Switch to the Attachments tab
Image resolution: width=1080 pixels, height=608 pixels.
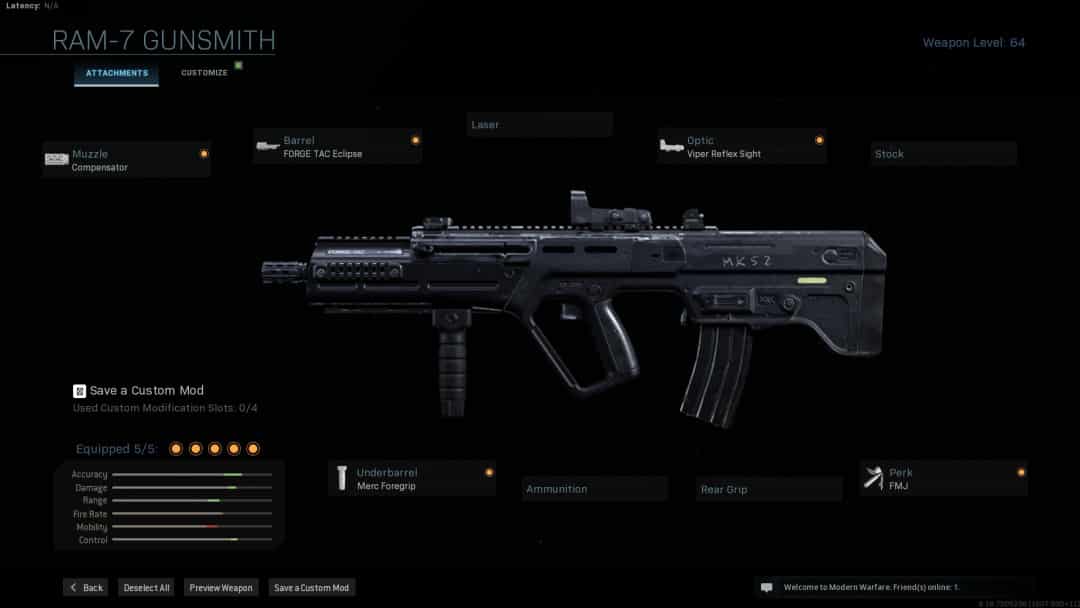pyautogui.click(x=116, y=73)
